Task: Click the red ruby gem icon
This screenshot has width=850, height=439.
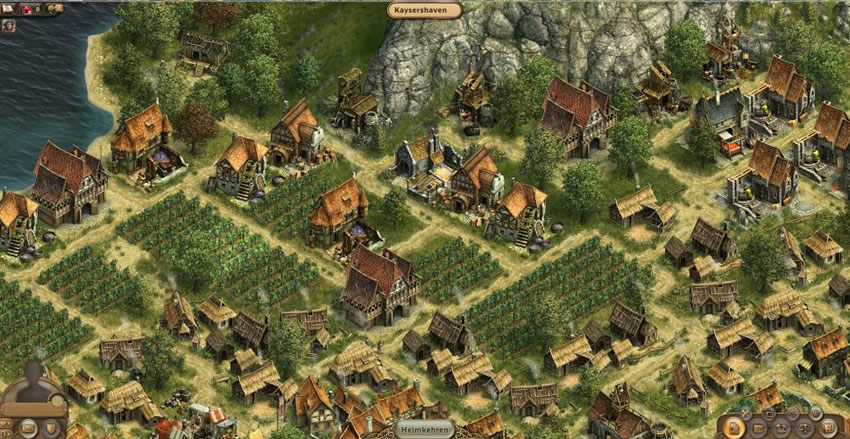Action: tap(27, 10)
